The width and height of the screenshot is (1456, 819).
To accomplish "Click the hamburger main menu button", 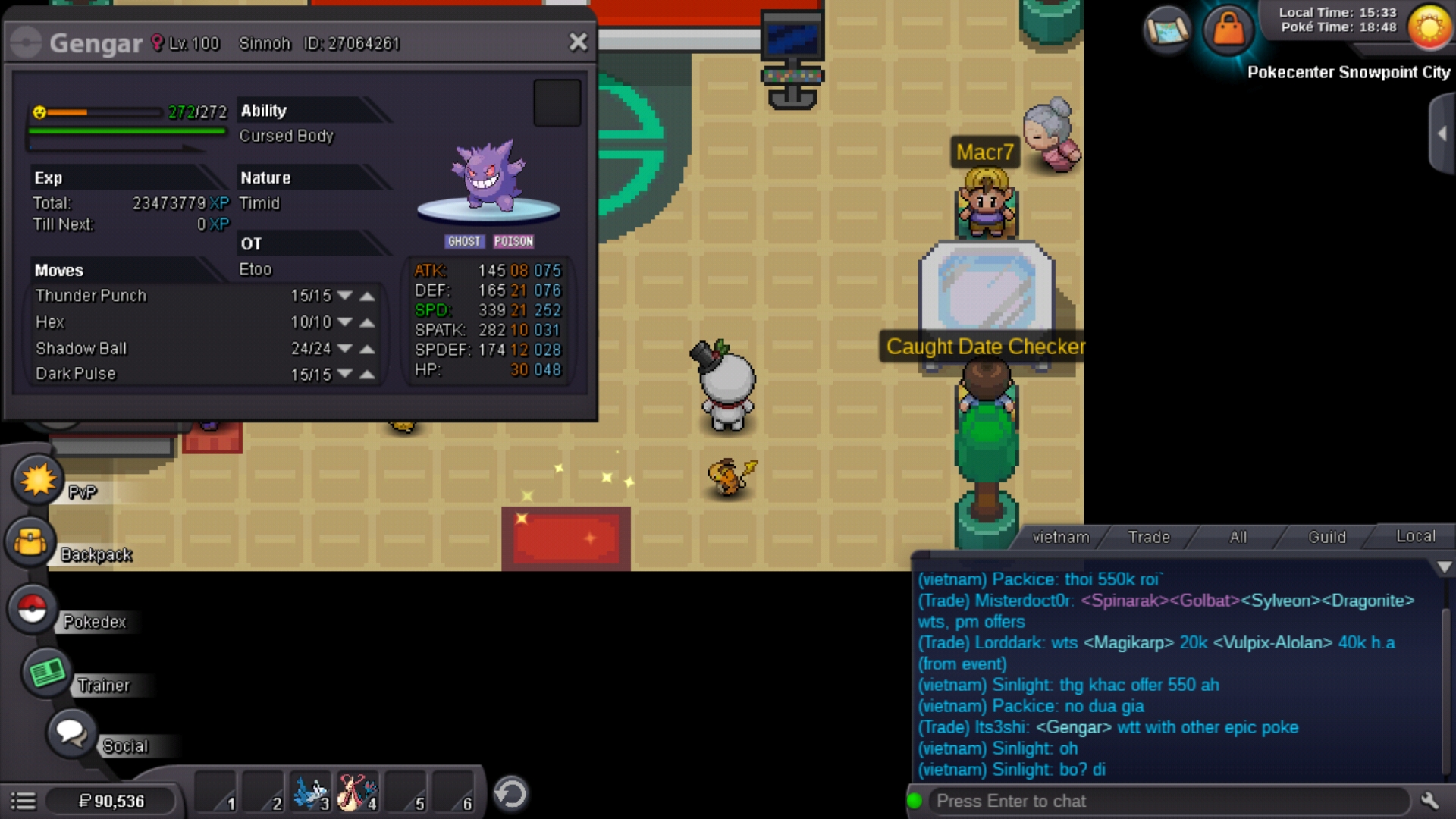I will (24, 801).
